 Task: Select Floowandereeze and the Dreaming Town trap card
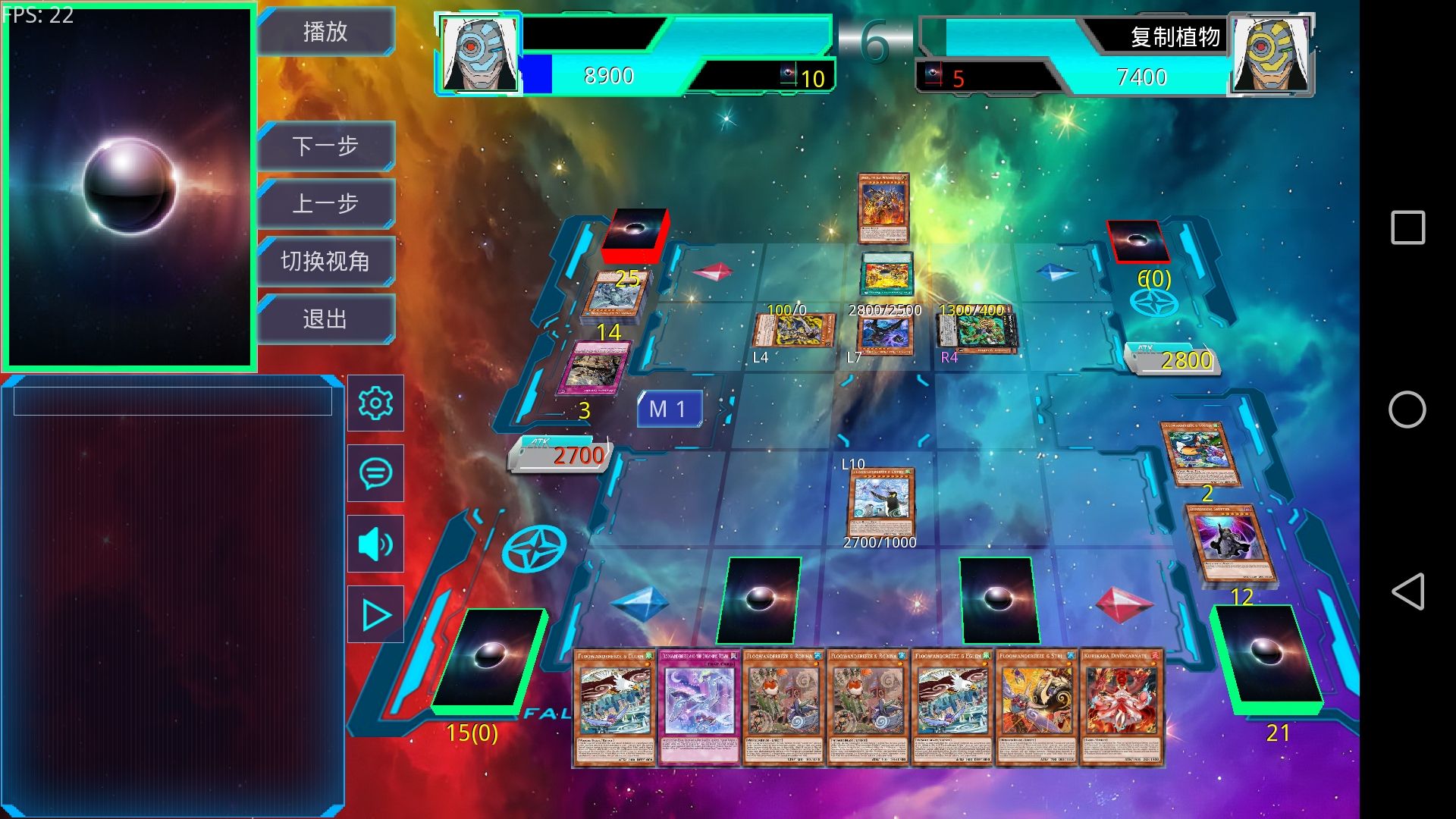[x=698, y=707]
